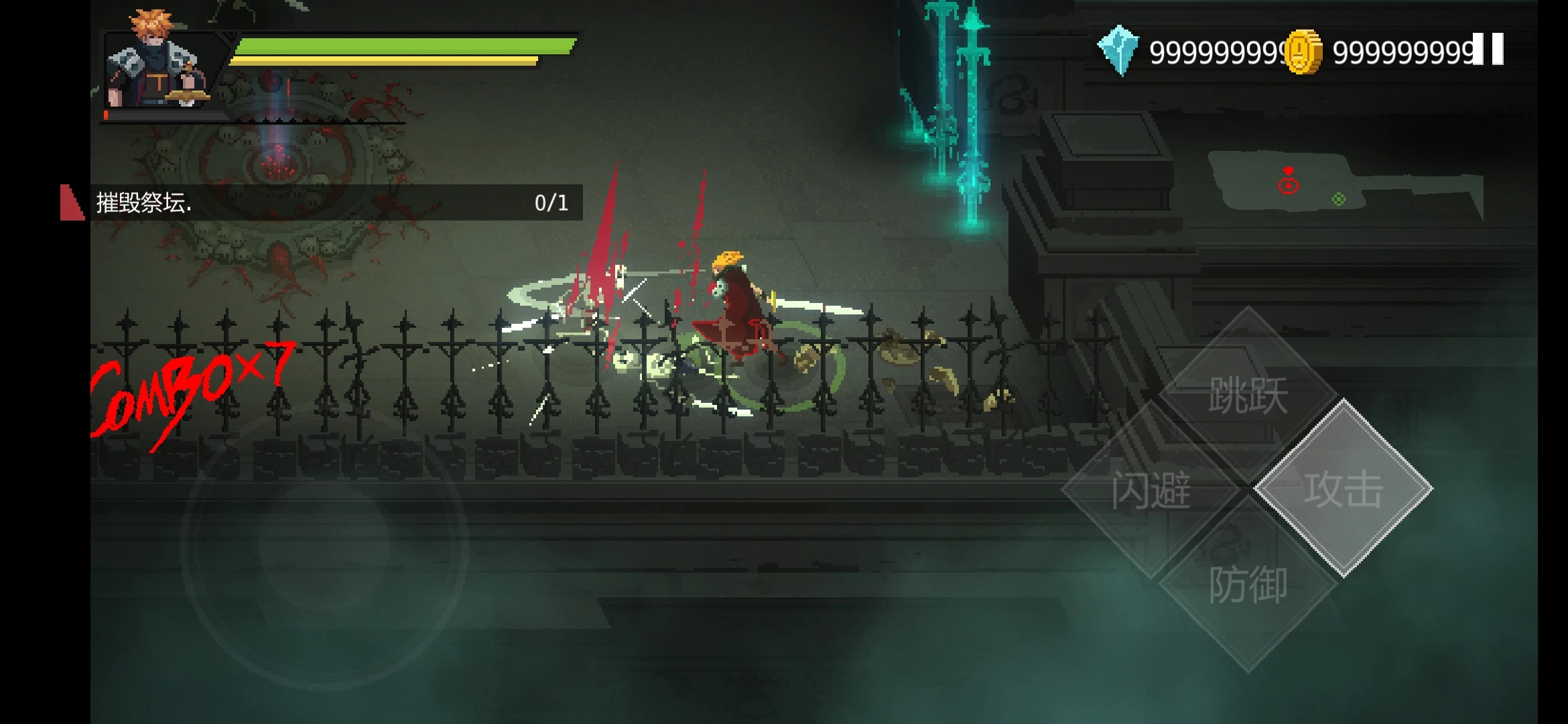Use the 防御 defend button

[x=1248, y=585]
